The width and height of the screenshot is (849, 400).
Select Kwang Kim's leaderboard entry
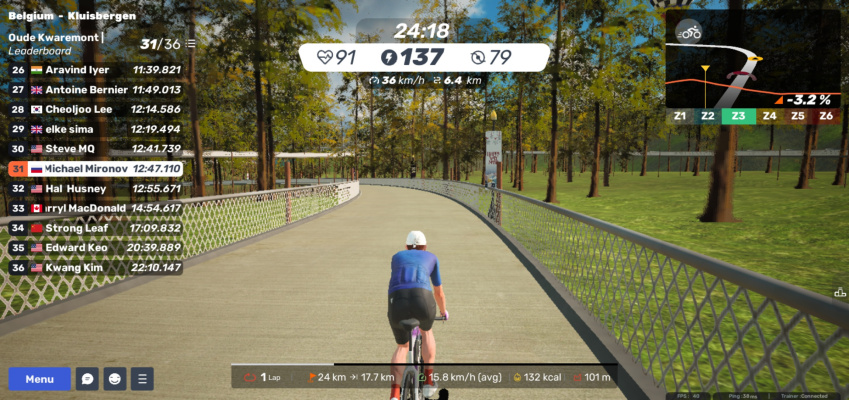tap(97, 268)
